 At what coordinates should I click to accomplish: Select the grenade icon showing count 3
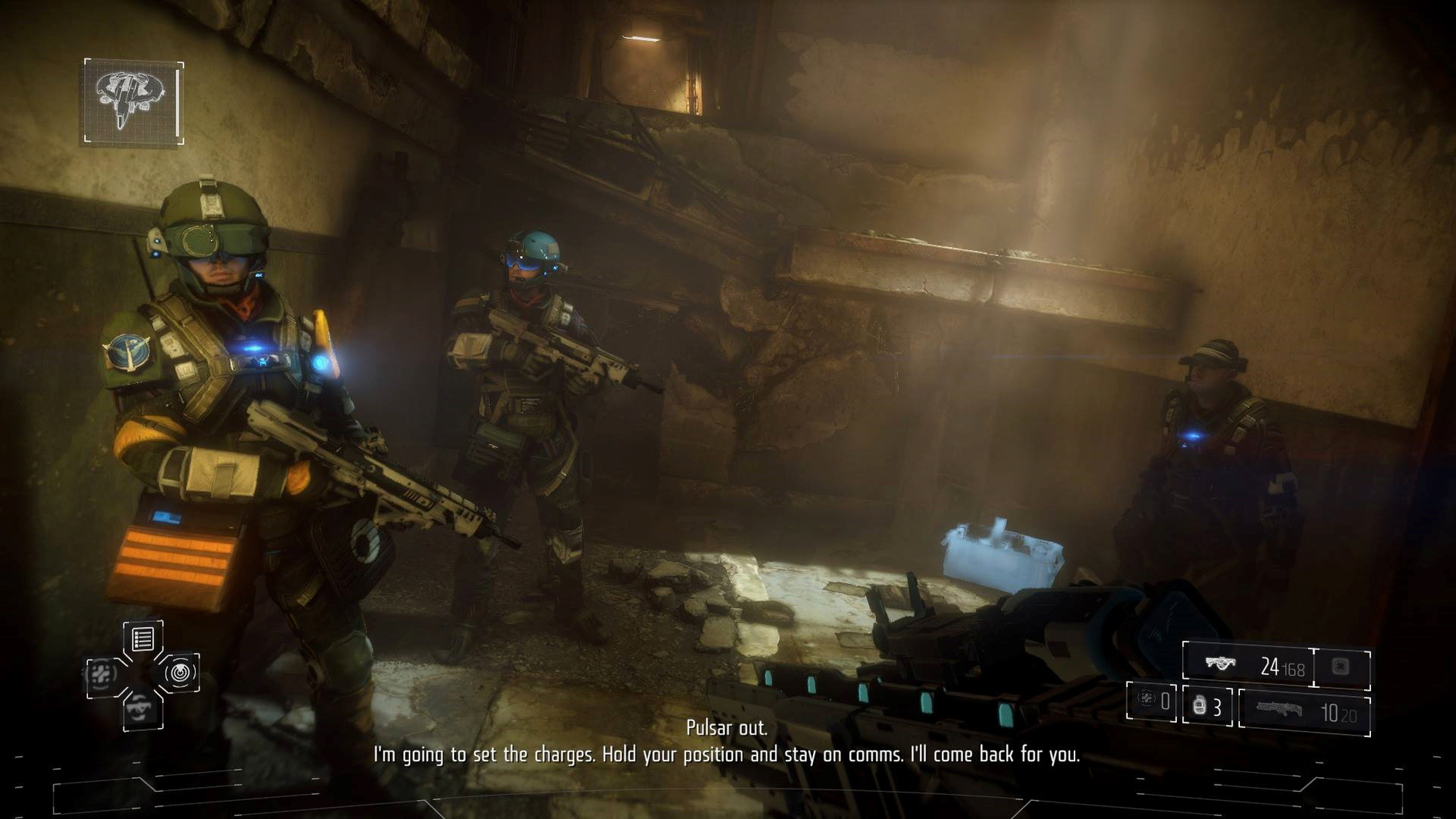[x=1200, y=706]
